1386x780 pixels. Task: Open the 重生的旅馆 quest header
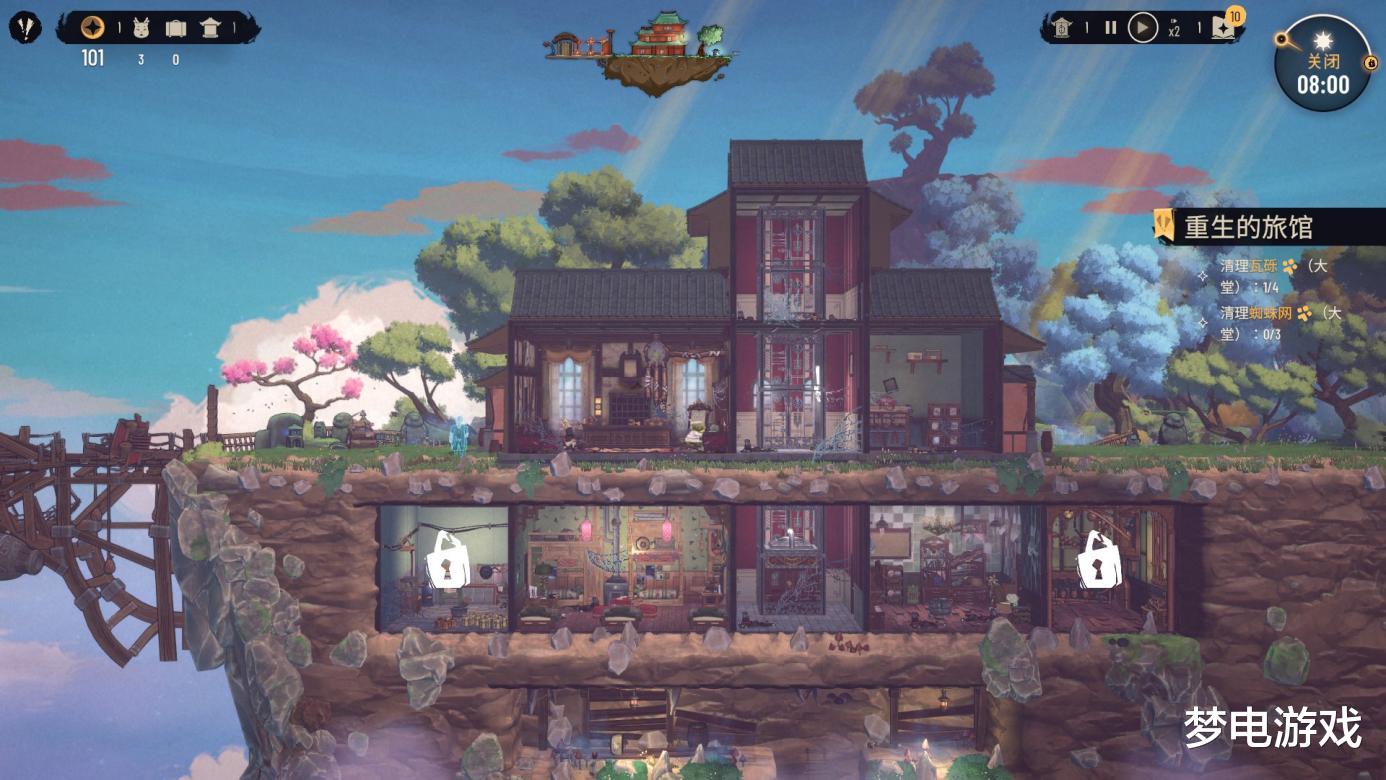click(1248, 227)
